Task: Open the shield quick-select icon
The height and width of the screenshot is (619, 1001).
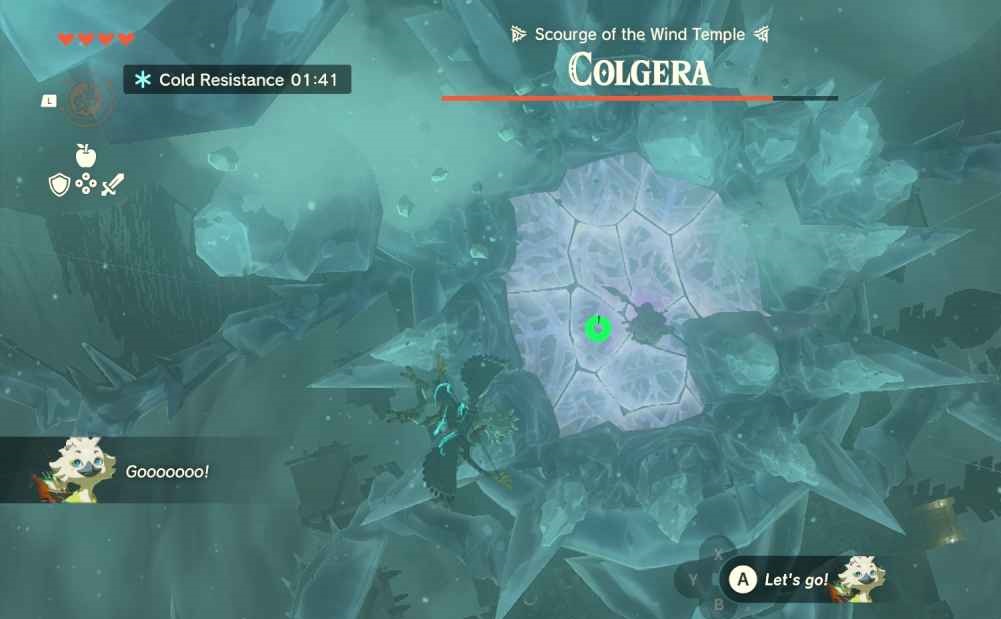Action: (59, 185)
